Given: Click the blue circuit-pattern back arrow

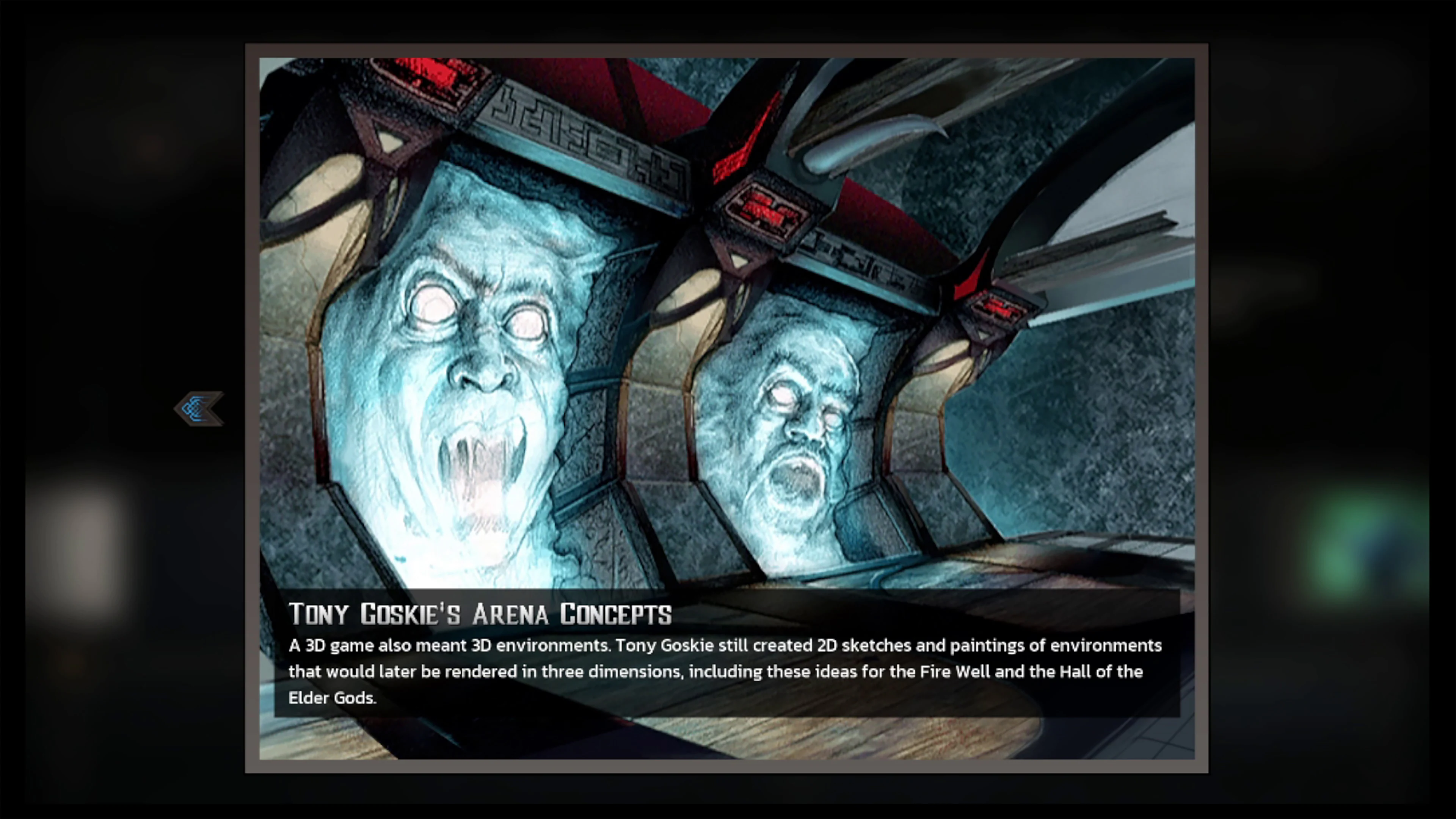Looking at the screenshot, I should pos(199,409).
